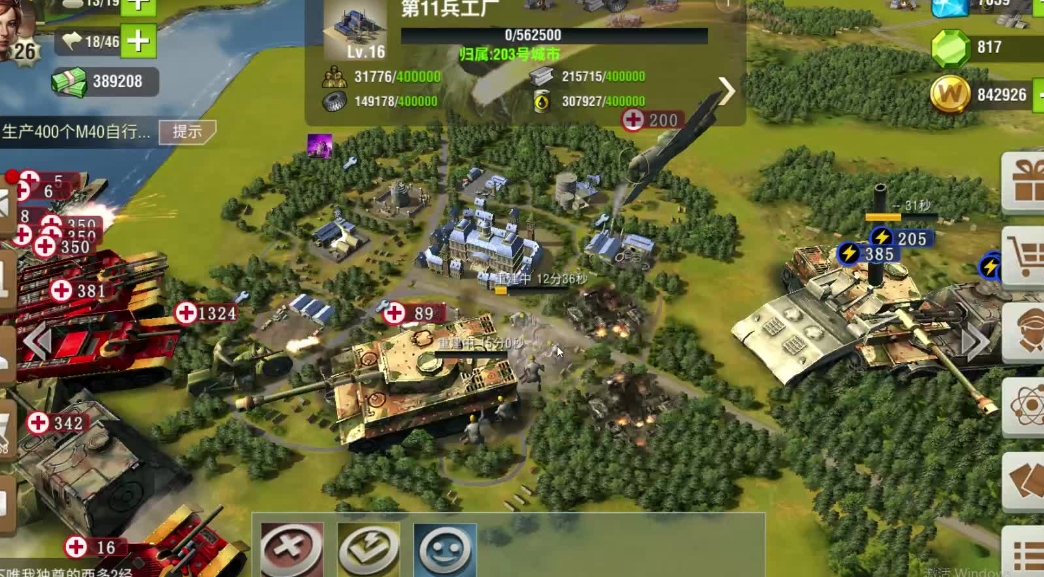Cycle left with the double chevron arrow
Image resolution: width=1044 pixels, height=577 pixels.
tap(37, 342)
